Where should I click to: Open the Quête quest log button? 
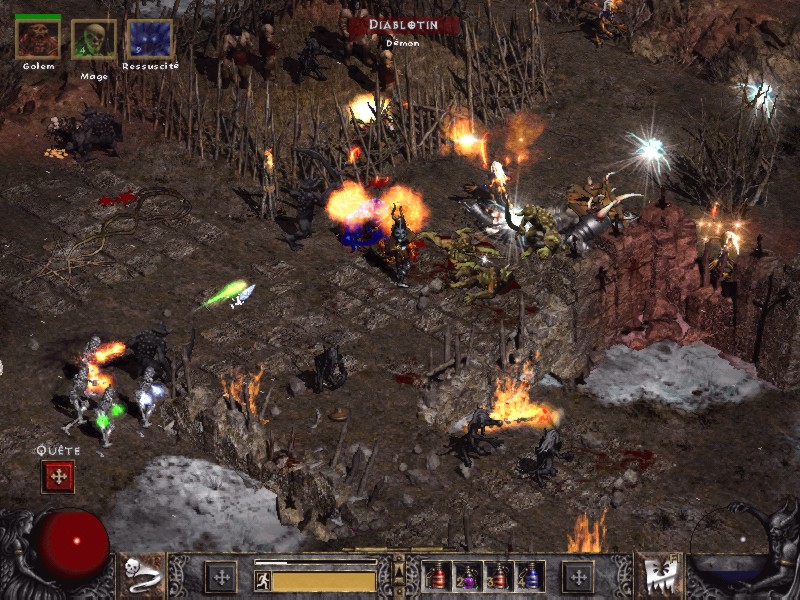click(58, 476)
